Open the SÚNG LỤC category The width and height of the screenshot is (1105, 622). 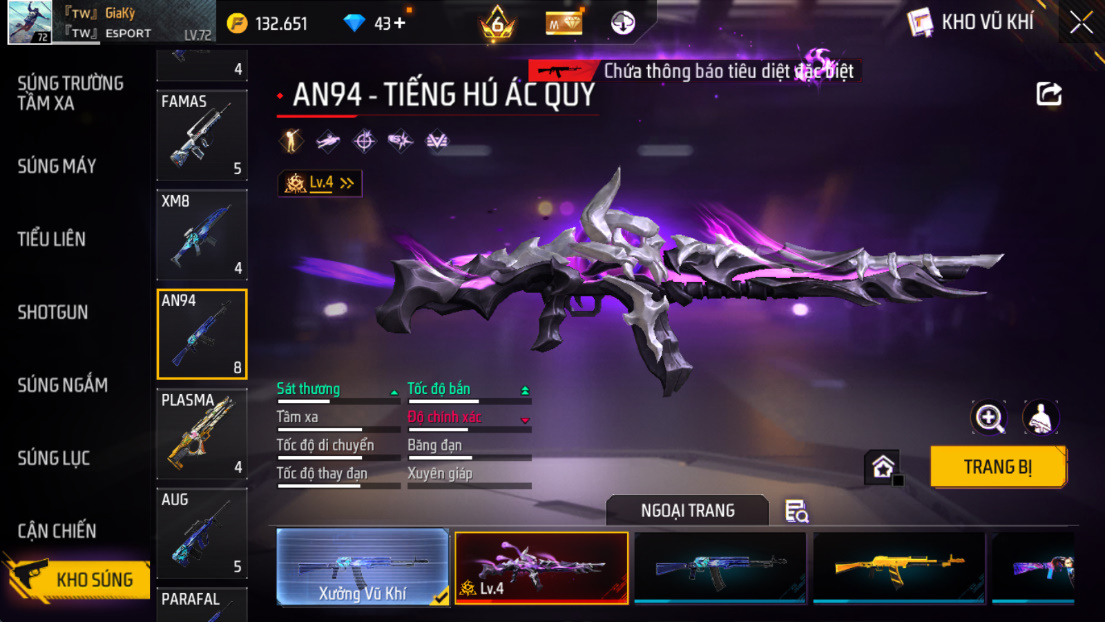[54, 458]
